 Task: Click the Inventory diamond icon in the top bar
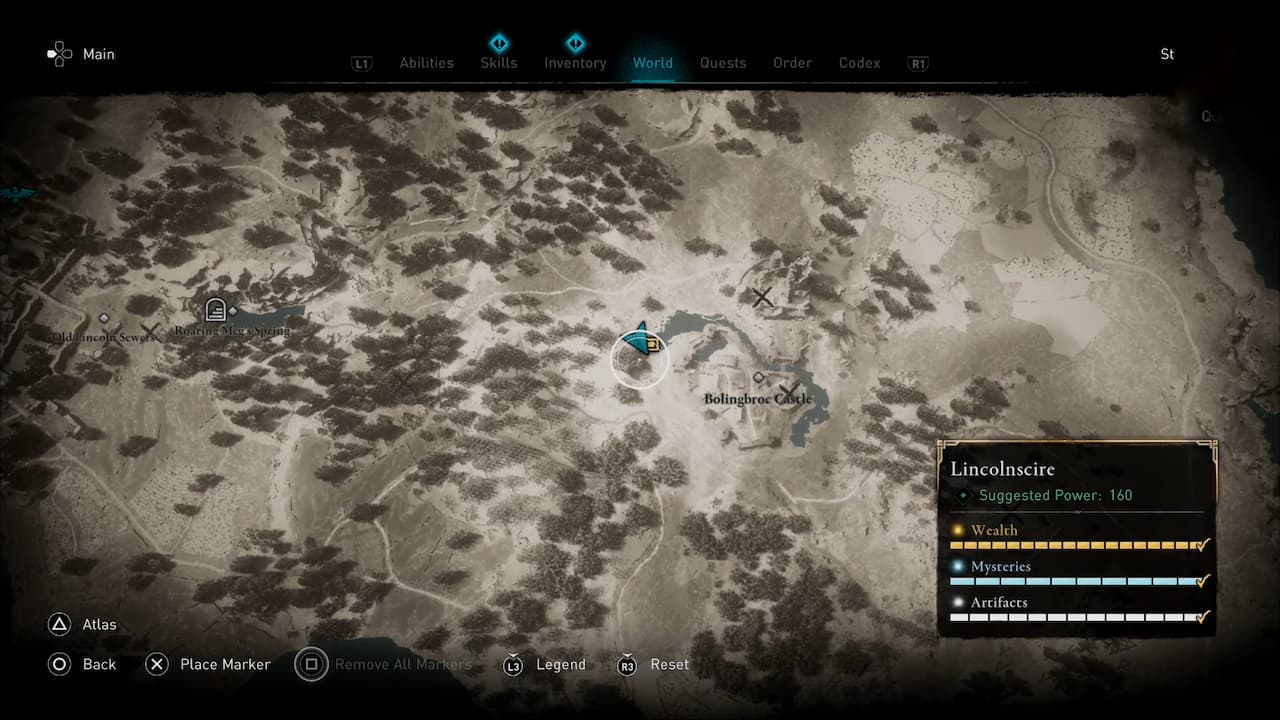[575, 43]
